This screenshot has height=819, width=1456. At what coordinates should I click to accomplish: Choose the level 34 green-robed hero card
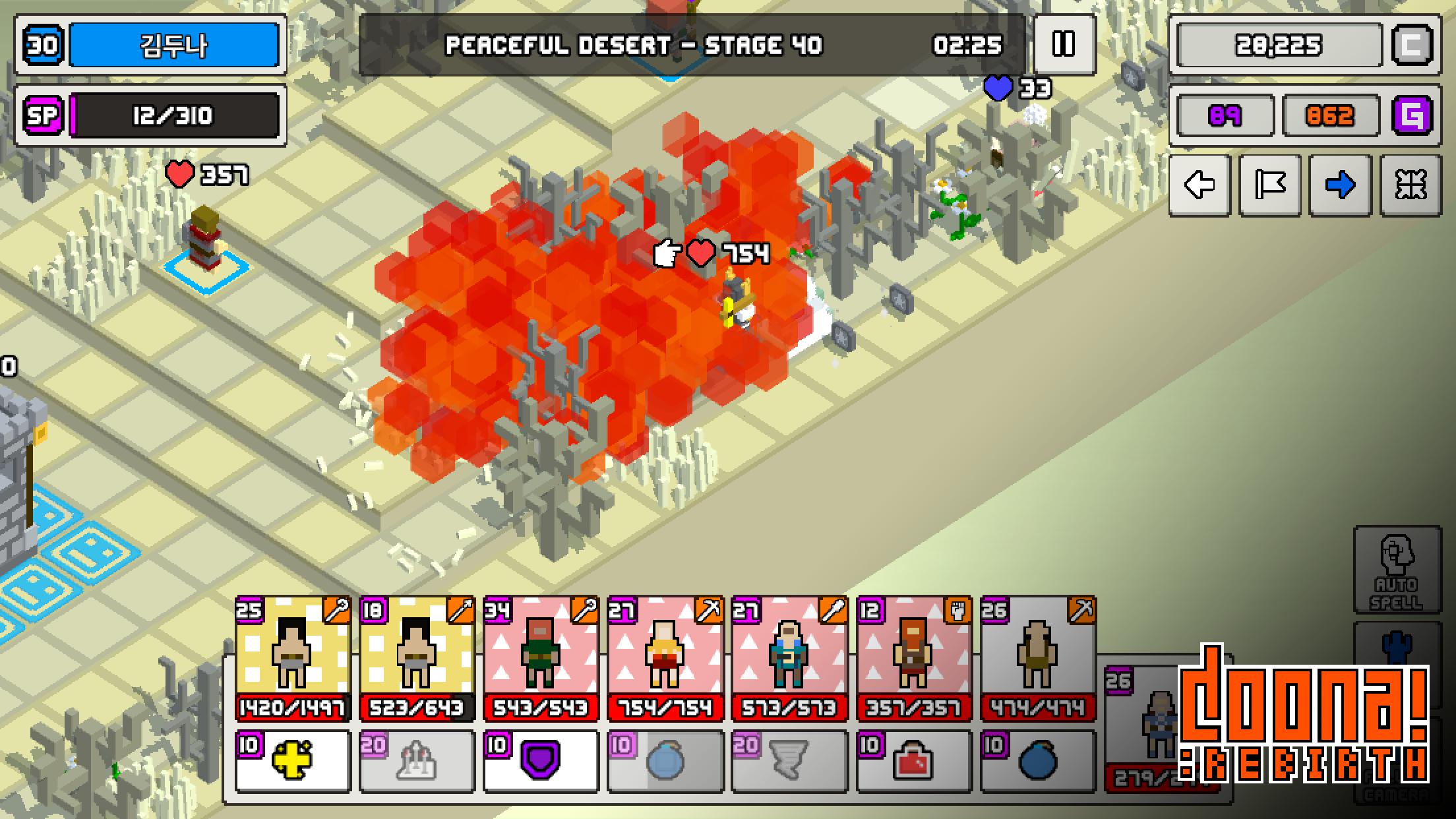pyautogui.click(x=541, y=657)
